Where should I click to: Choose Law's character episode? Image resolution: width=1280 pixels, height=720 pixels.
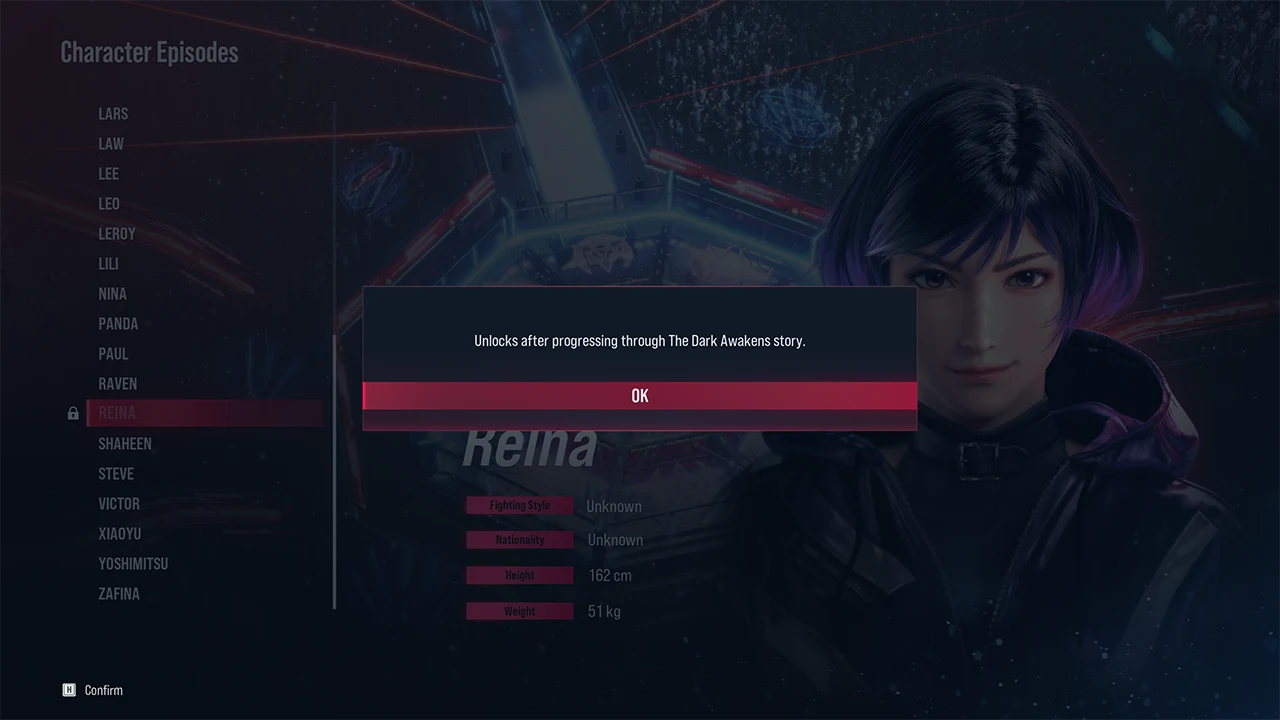pyautogui.click(x=111, y=144)
